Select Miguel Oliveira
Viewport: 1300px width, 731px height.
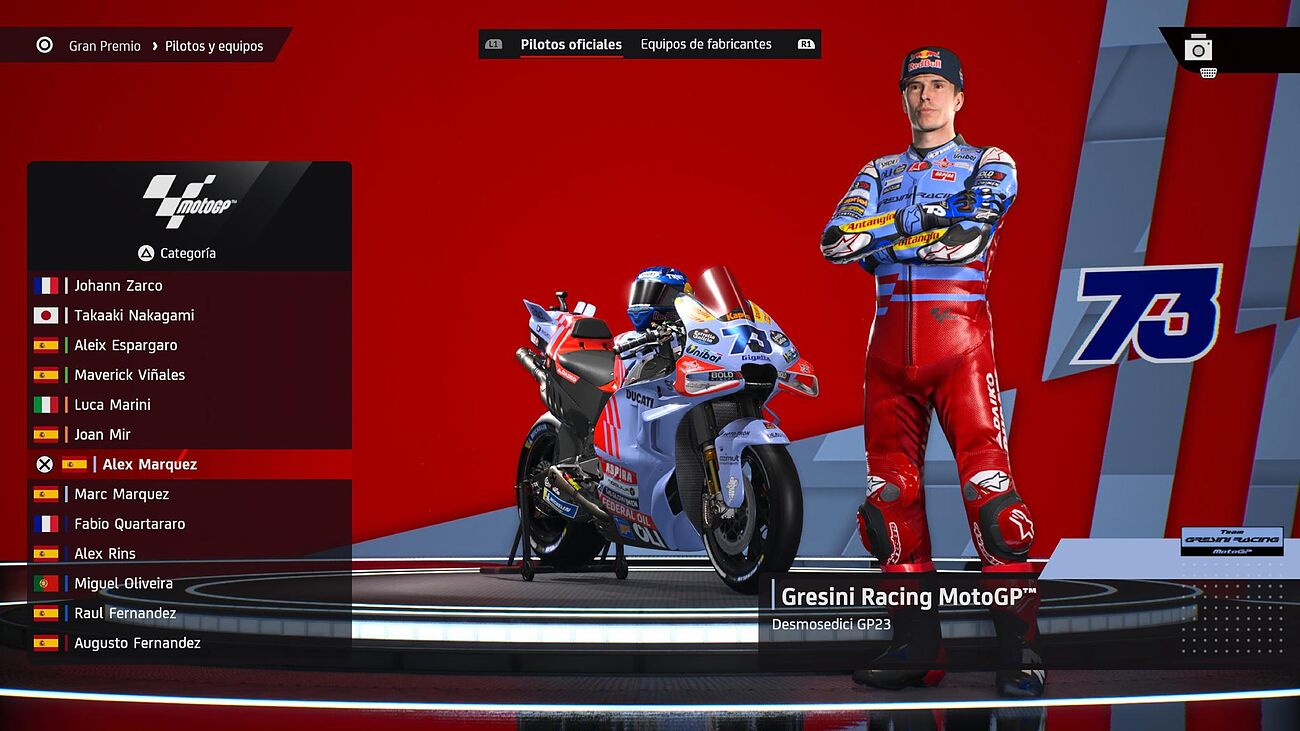[123, 584]
